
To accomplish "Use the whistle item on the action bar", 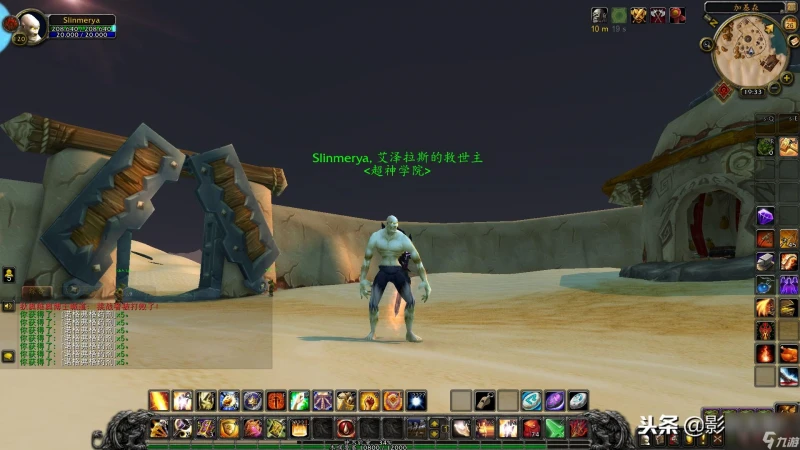I will pos(485,401).
